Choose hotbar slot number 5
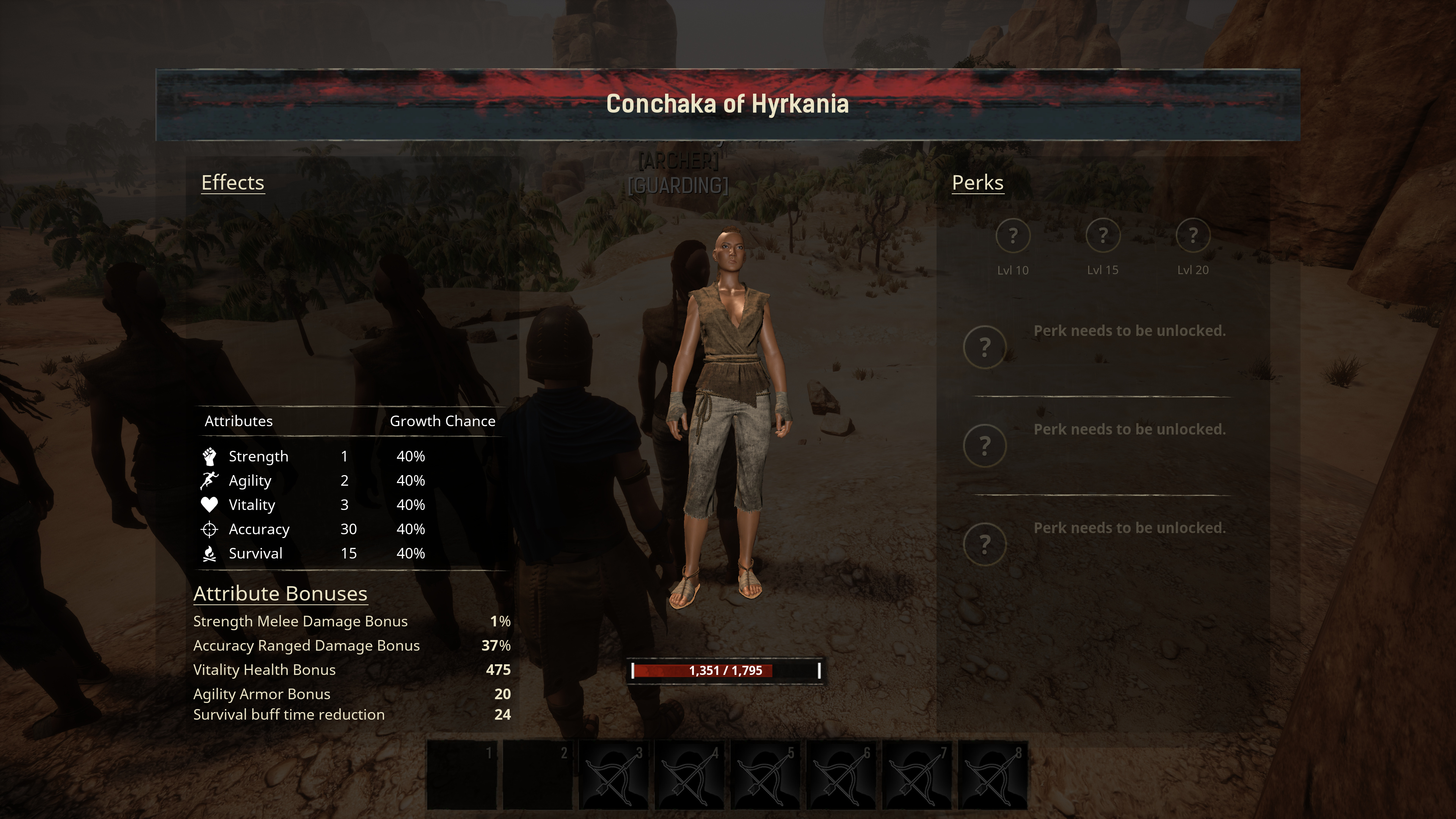 pos(765,775)
